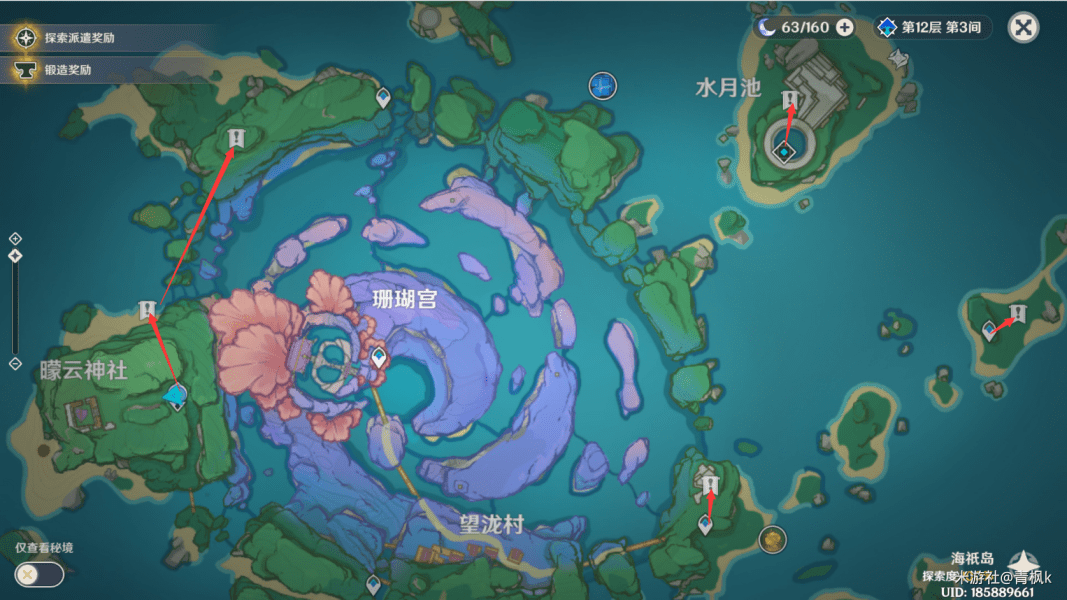This screenshot has width=1067, height=600.
Task: Click the zoom-in button above the zoom slider
Action: [x=15, y=239]
